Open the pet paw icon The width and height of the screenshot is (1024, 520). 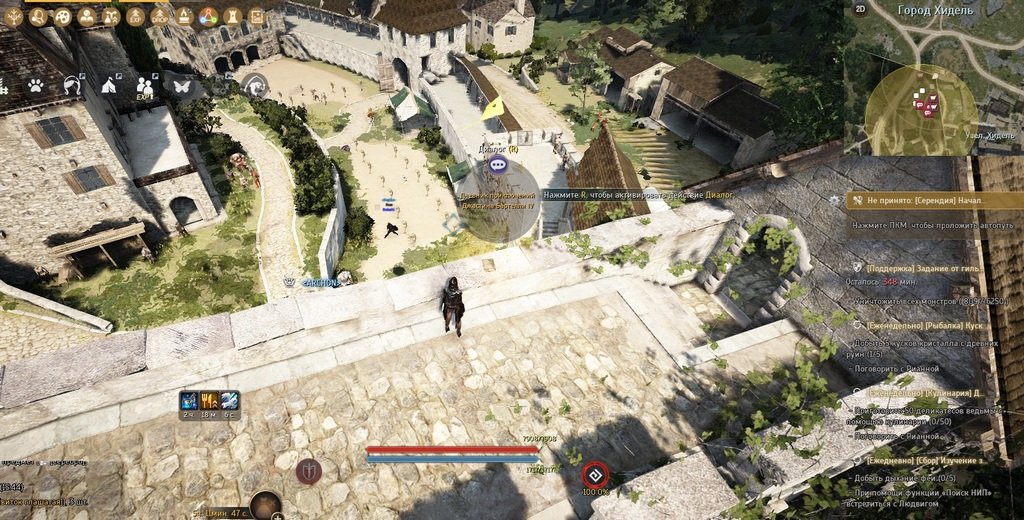[36, 86]
